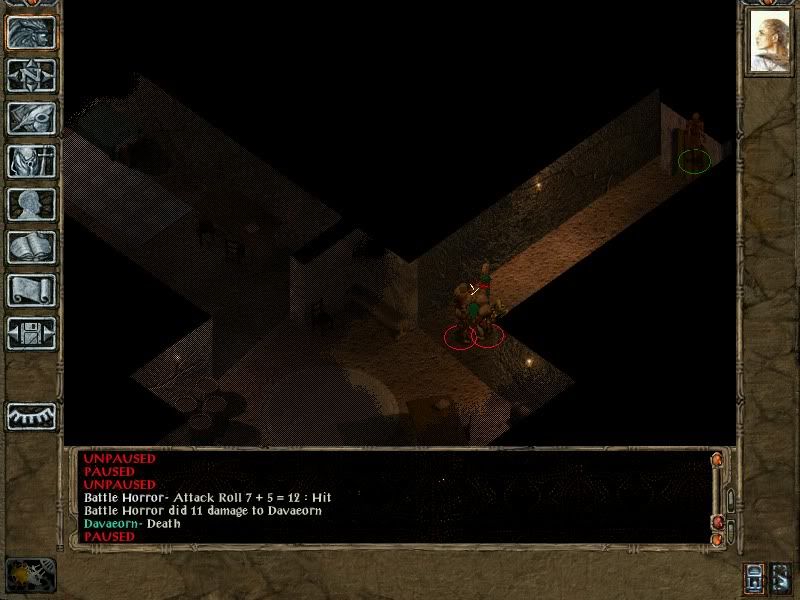Click the dialog log's bottom orange gem
Screen dimensions: 800x600
716,540
